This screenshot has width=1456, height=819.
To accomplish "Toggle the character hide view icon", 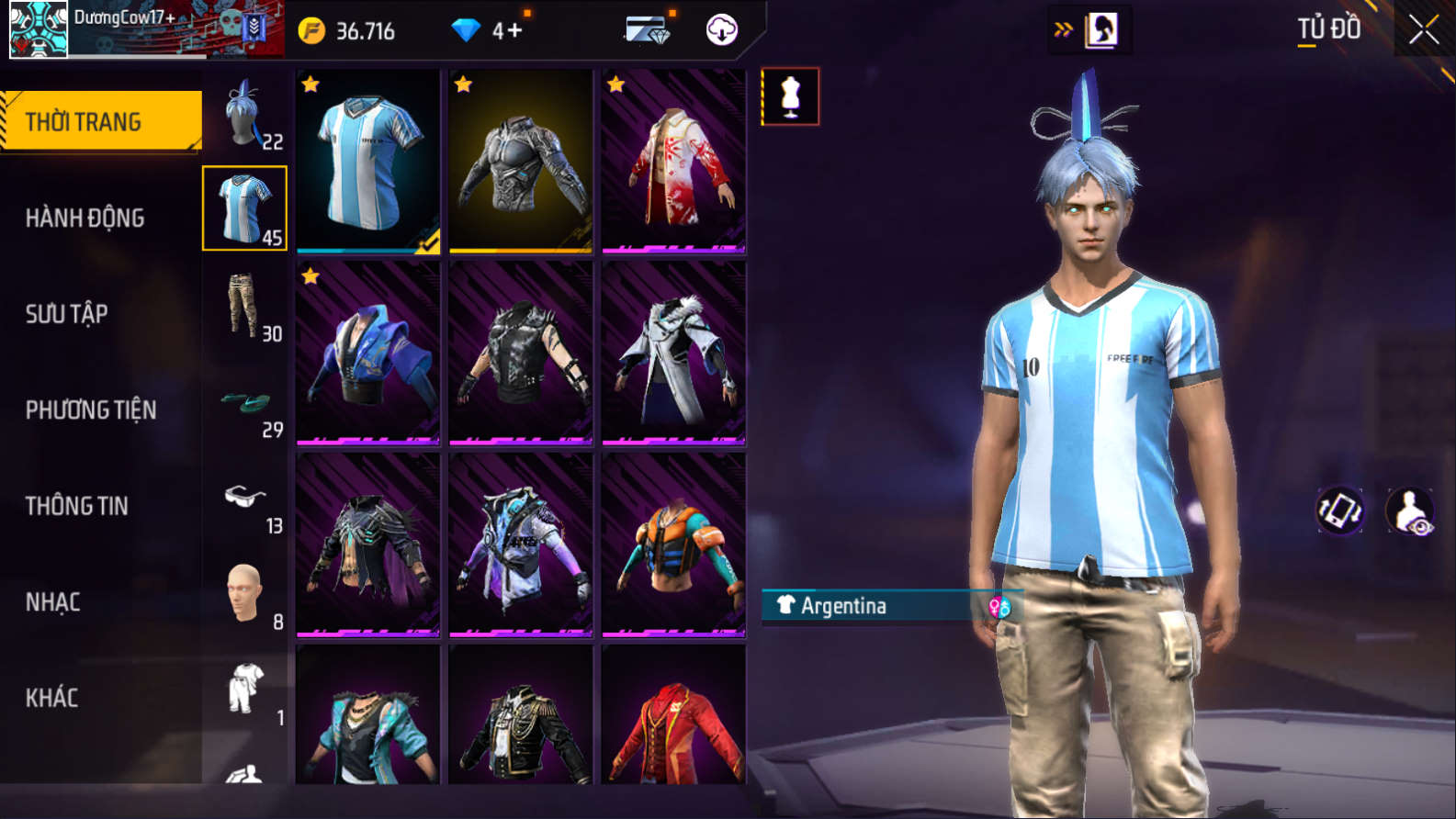I will (x=1410, y=511).
